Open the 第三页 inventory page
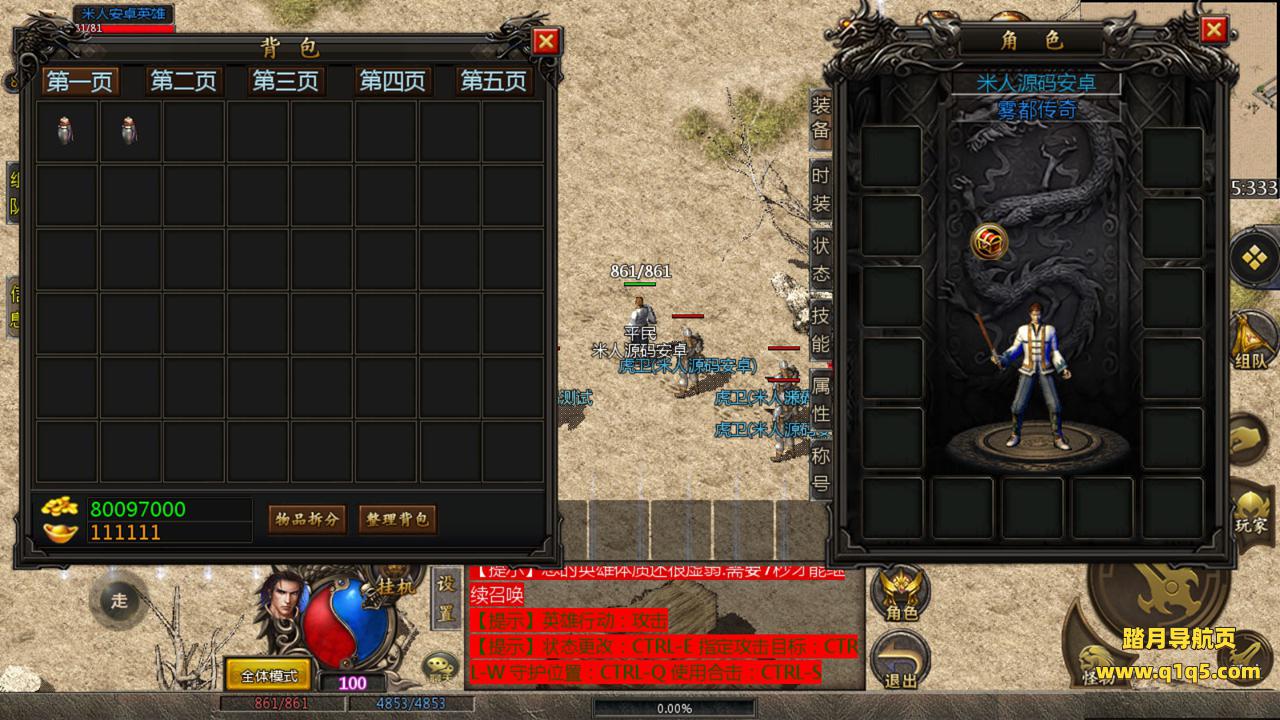 (286, 81)
